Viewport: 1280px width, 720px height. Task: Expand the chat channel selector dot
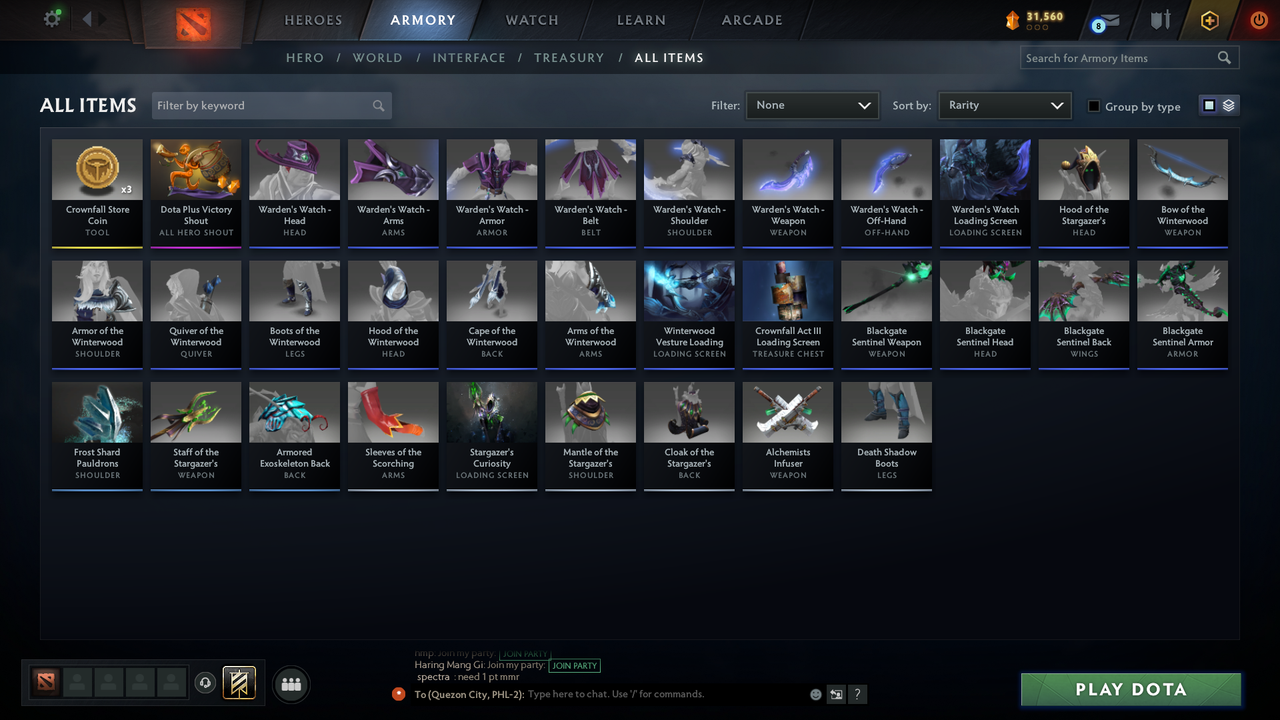(x=399, y=693)
